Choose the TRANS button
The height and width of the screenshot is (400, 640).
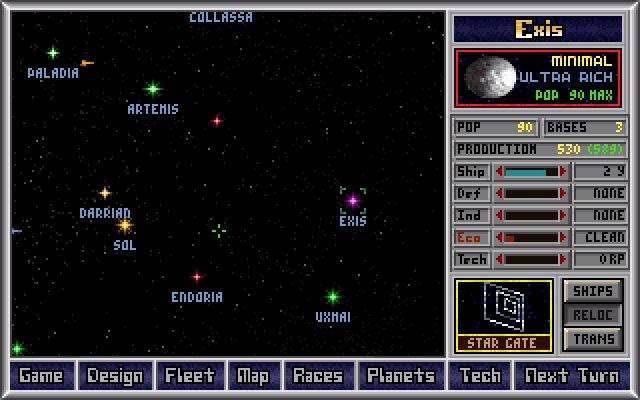[592, 339]
